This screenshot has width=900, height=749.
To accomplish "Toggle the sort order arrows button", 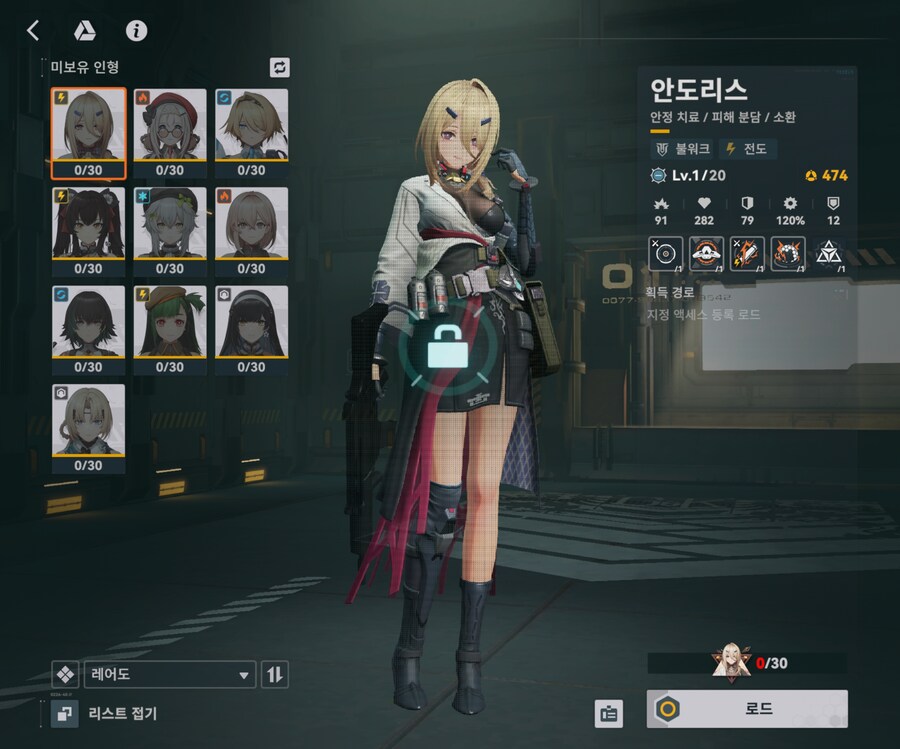I will coord(275,675).
